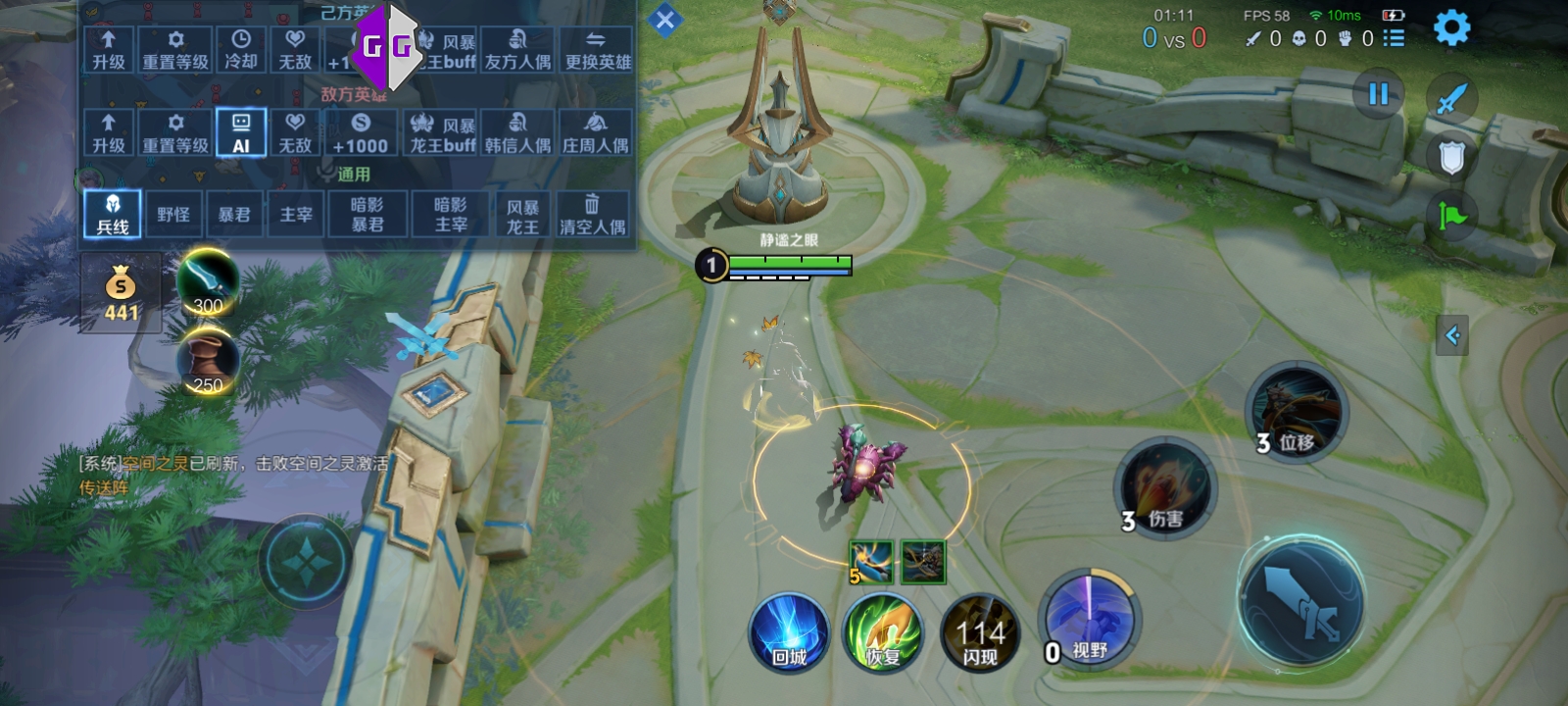Buy the recommended 250 gold boots item
1568x706 pixels.
pos(208,362)
